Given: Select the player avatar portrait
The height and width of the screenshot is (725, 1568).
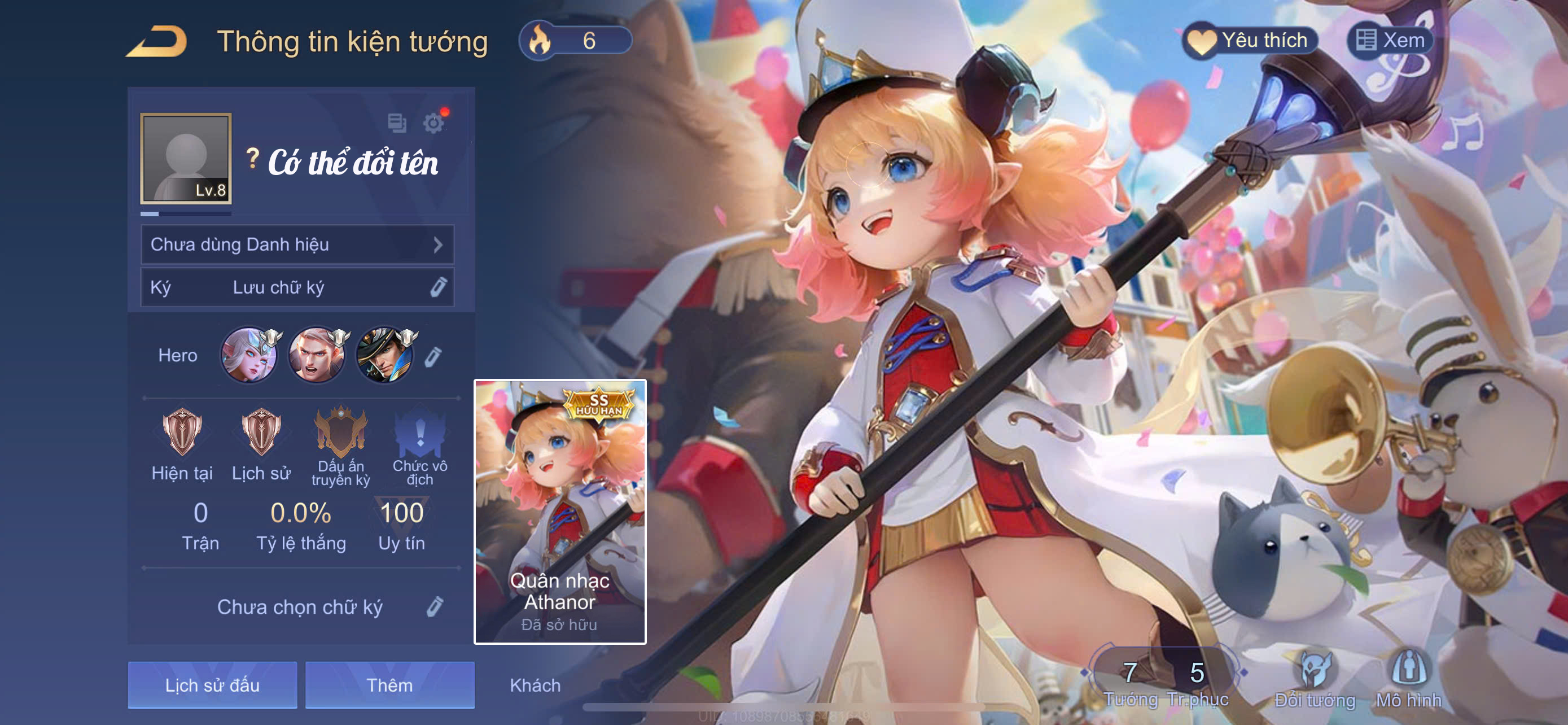Looking at the screenshot, I should tap(186, 158).
